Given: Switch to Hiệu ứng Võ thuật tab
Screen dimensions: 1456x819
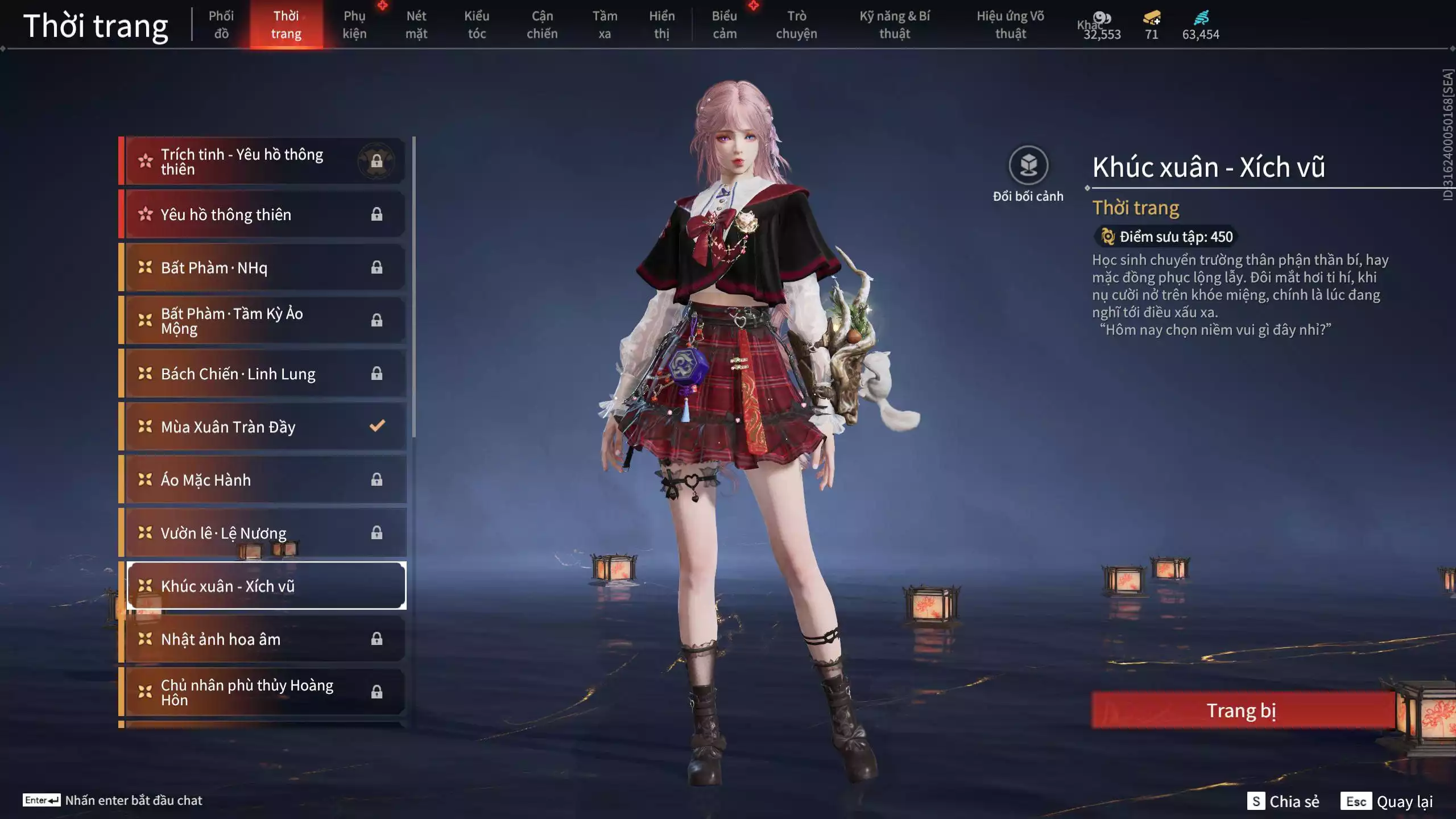Looking at the screenshot, I should click(1011, 24).
